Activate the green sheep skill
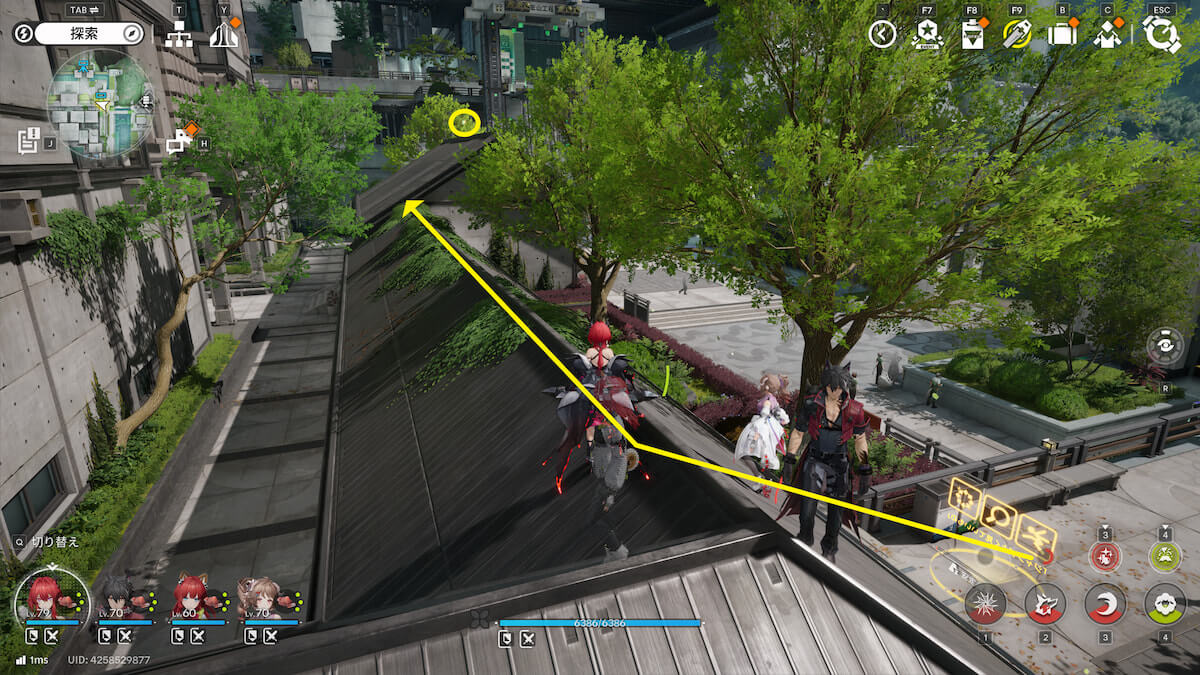This screenshot has height=675, width=1200. click(1165, 604)
